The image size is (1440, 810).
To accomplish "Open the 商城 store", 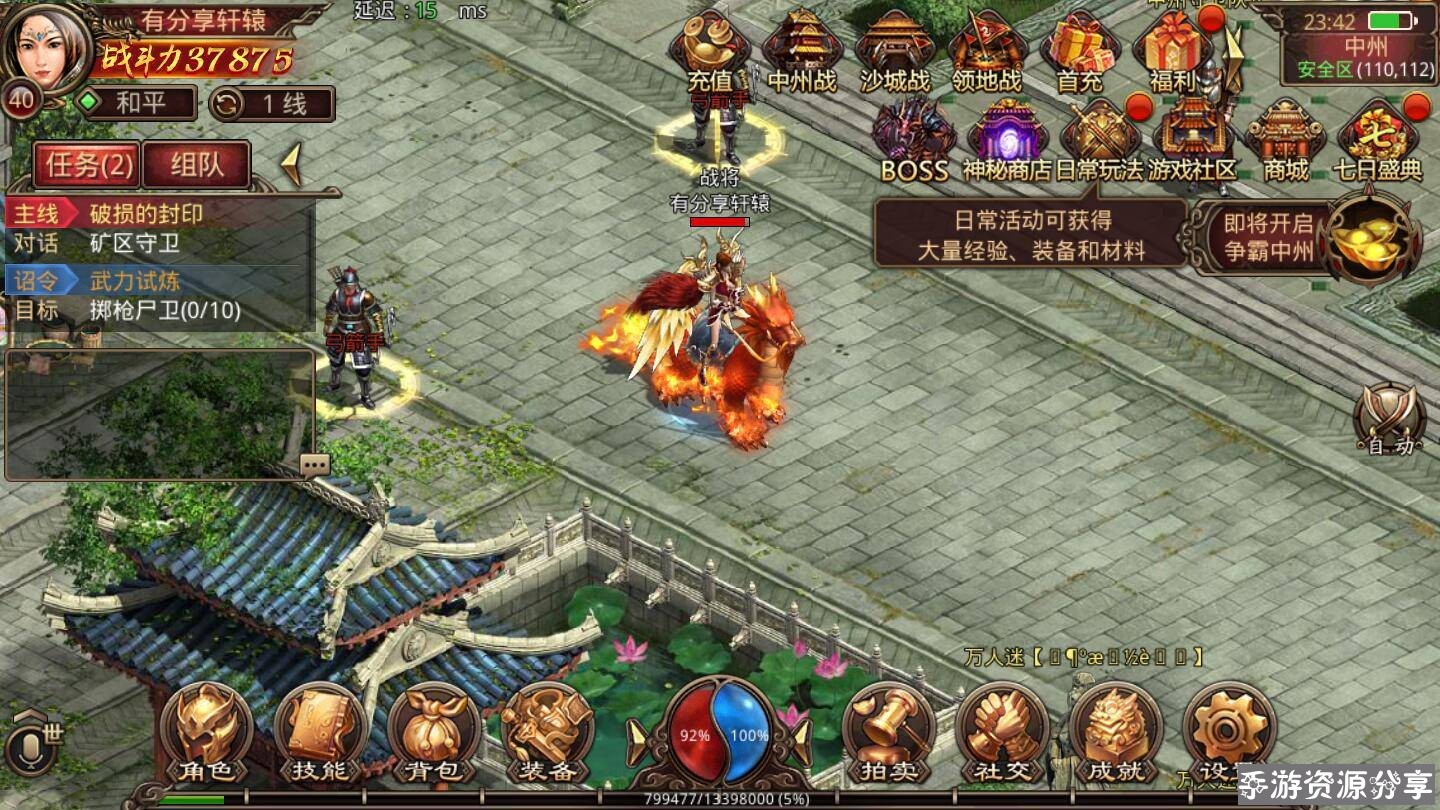I will coord(1285,142).
